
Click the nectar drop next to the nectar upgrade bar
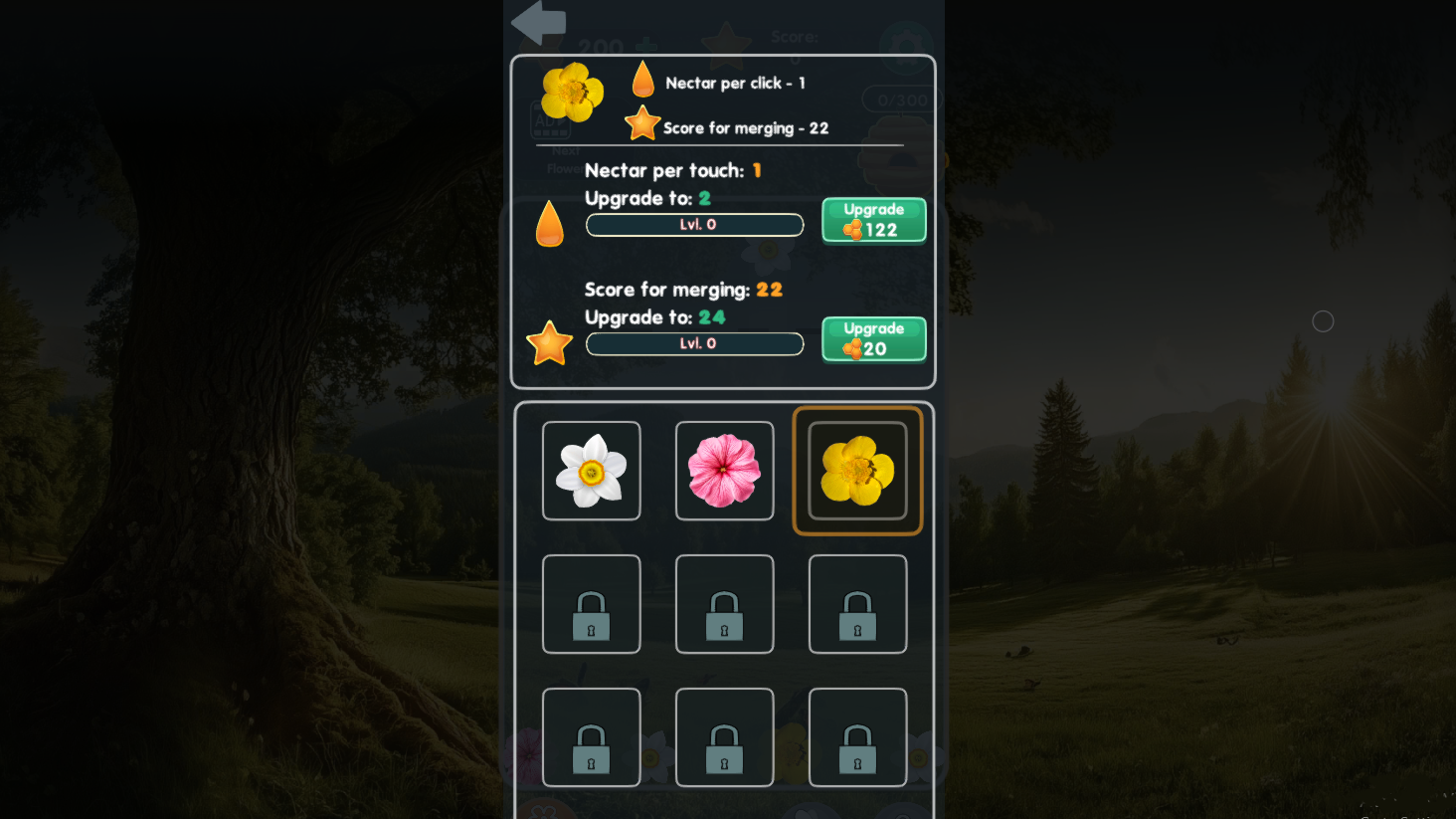[550, 222]
